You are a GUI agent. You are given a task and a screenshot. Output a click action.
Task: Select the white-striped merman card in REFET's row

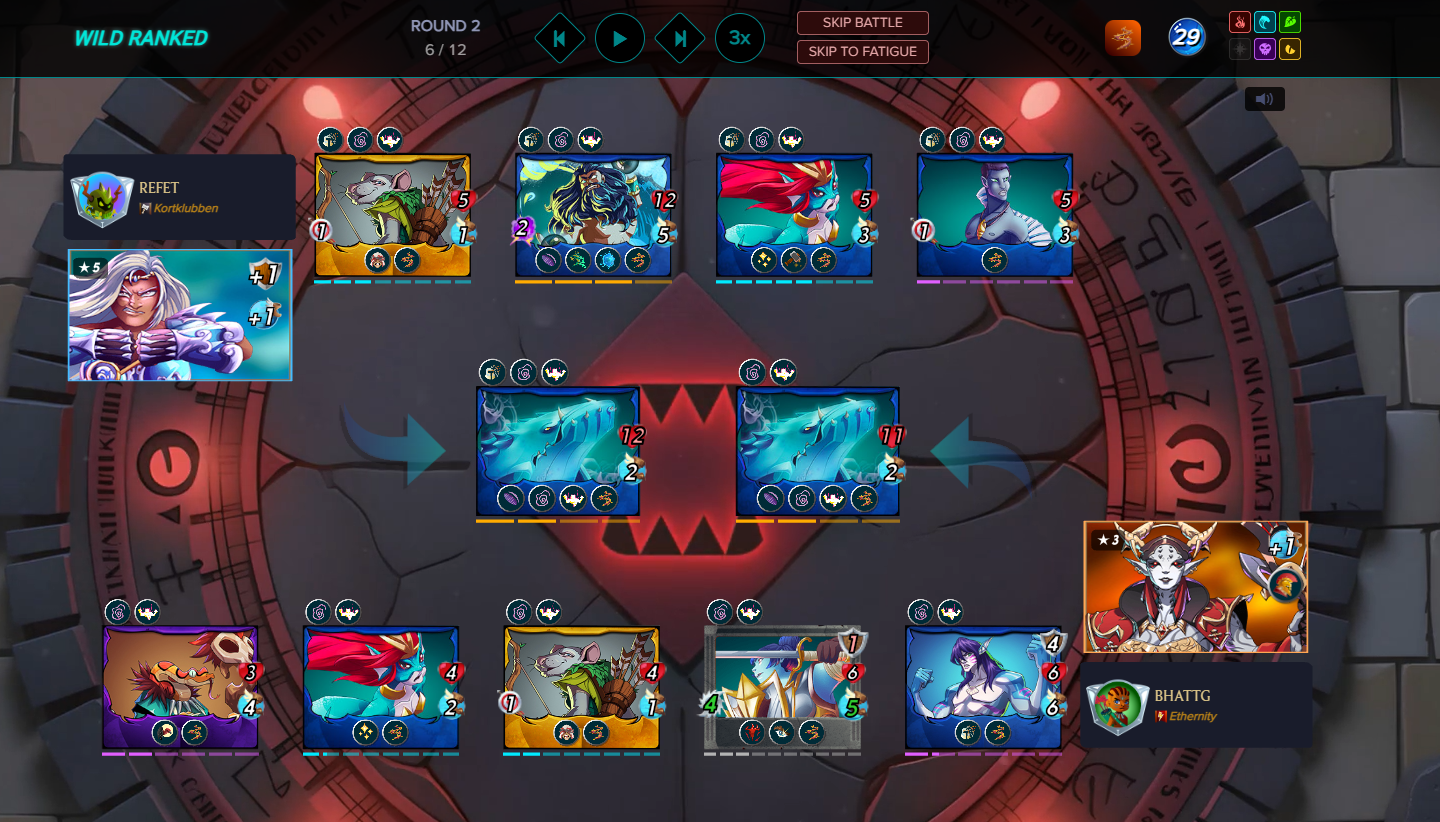click(994, 215)
